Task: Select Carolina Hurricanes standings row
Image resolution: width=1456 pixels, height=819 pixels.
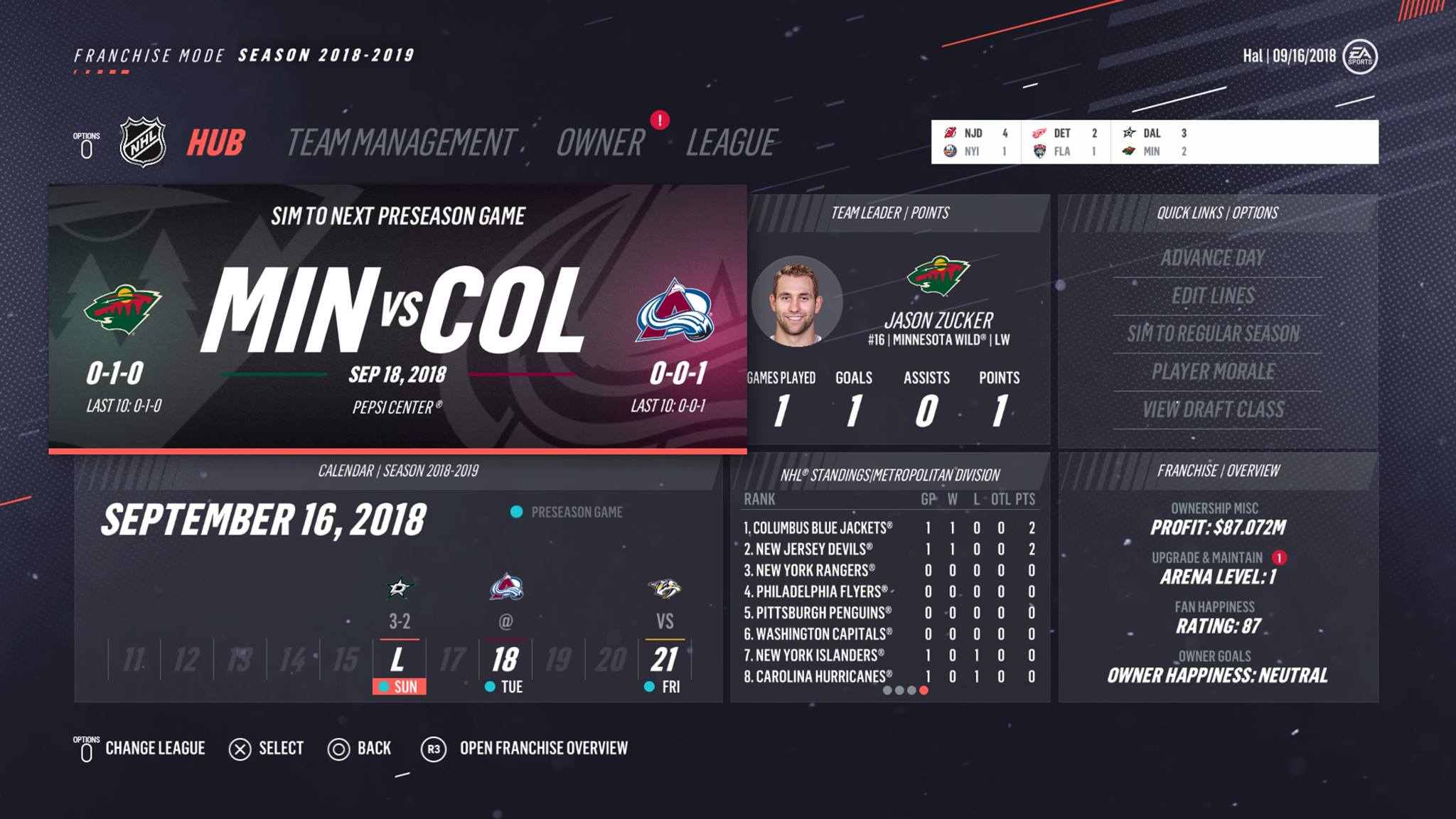Action: pos(889,677)
